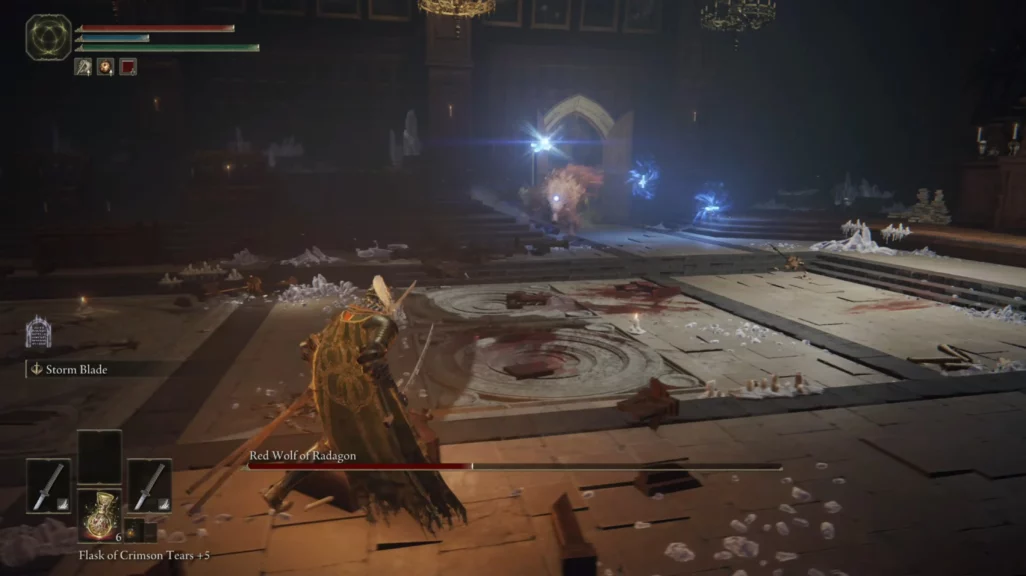
Task: Click the right-hand armament slot
Action: click(149, 486)
